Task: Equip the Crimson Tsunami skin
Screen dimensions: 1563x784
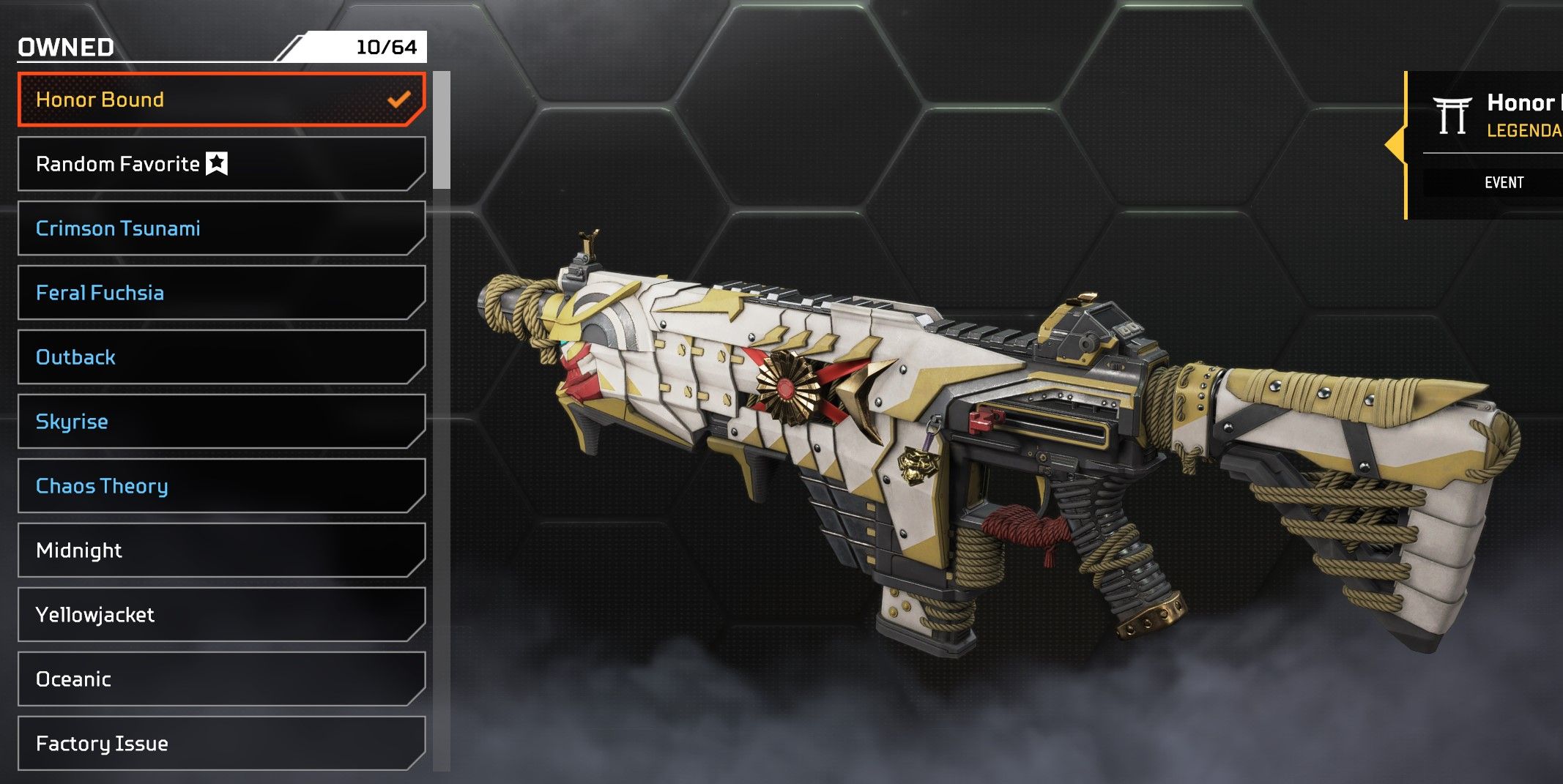Action: [220, 228]
